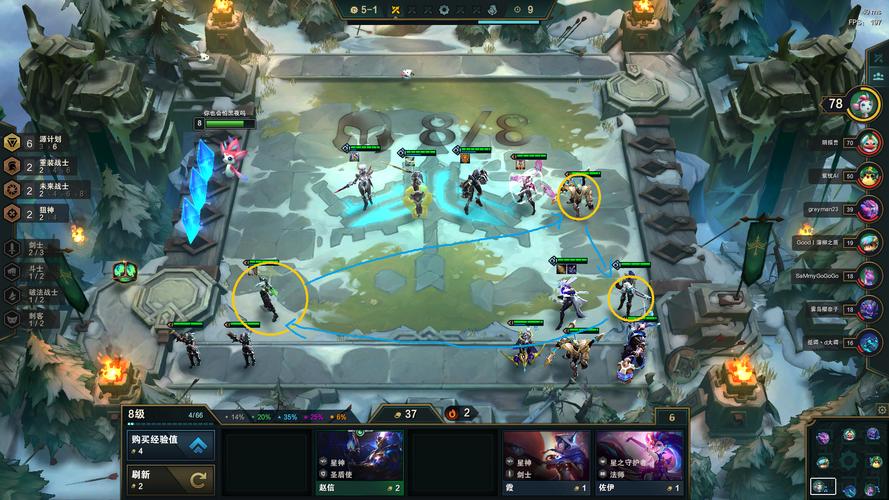
Task: Buy the 赵信 champion card
Action: click(x=359, y=462)
